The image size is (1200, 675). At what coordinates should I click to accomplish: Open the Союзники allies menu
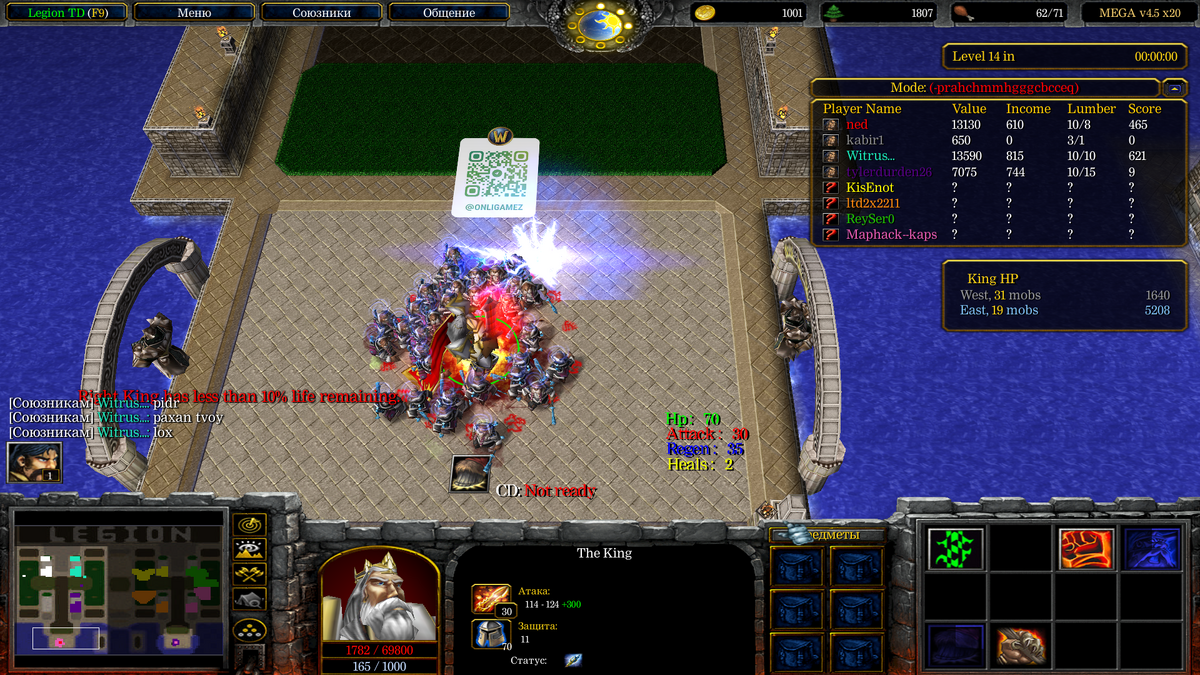pyautogui.click(x=321, y=13)
